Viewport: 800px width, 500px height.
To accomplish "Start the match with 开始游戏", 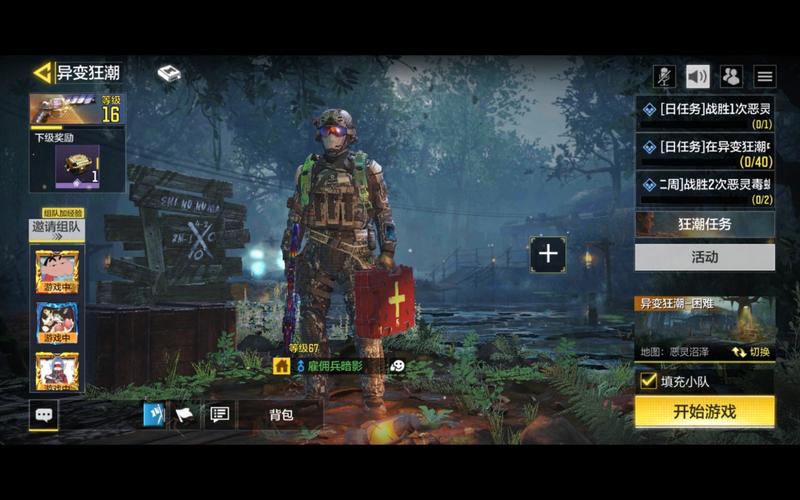I will click(704, 411).
